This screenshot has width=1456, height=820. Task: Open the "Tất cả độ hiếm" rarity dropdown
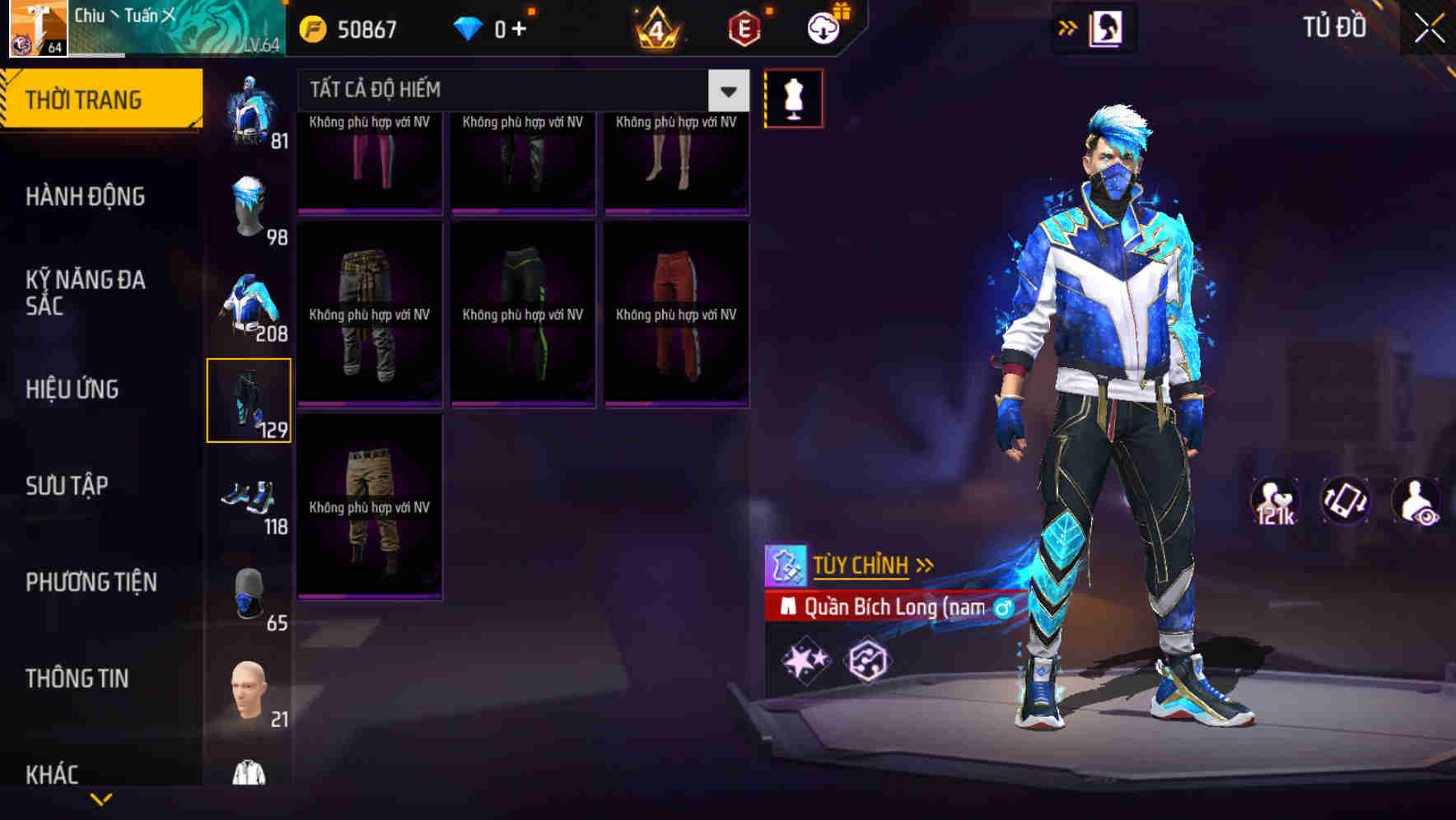tap(727, 91)
